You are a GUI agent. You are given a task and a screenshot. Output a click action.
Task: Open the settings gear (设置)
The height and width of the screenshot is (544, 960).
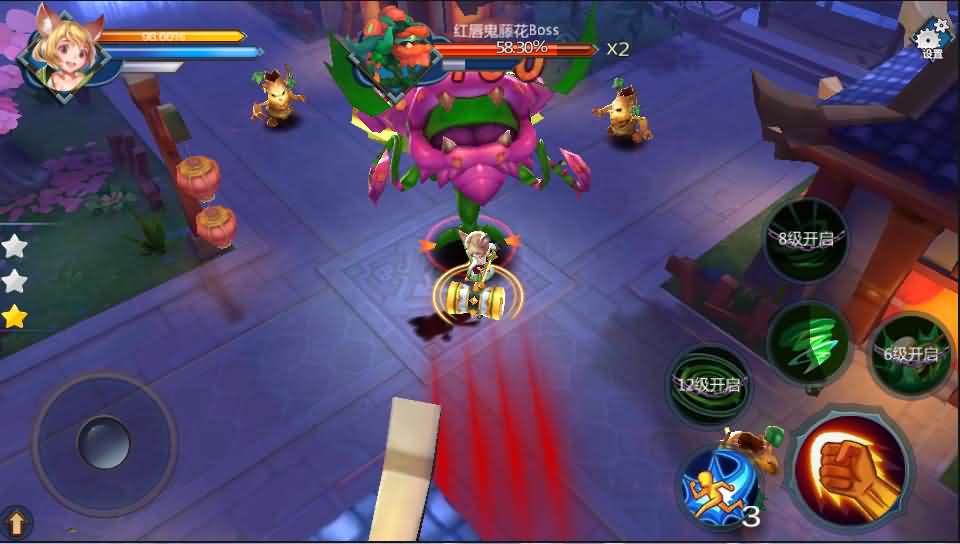(x=932, y=38)
